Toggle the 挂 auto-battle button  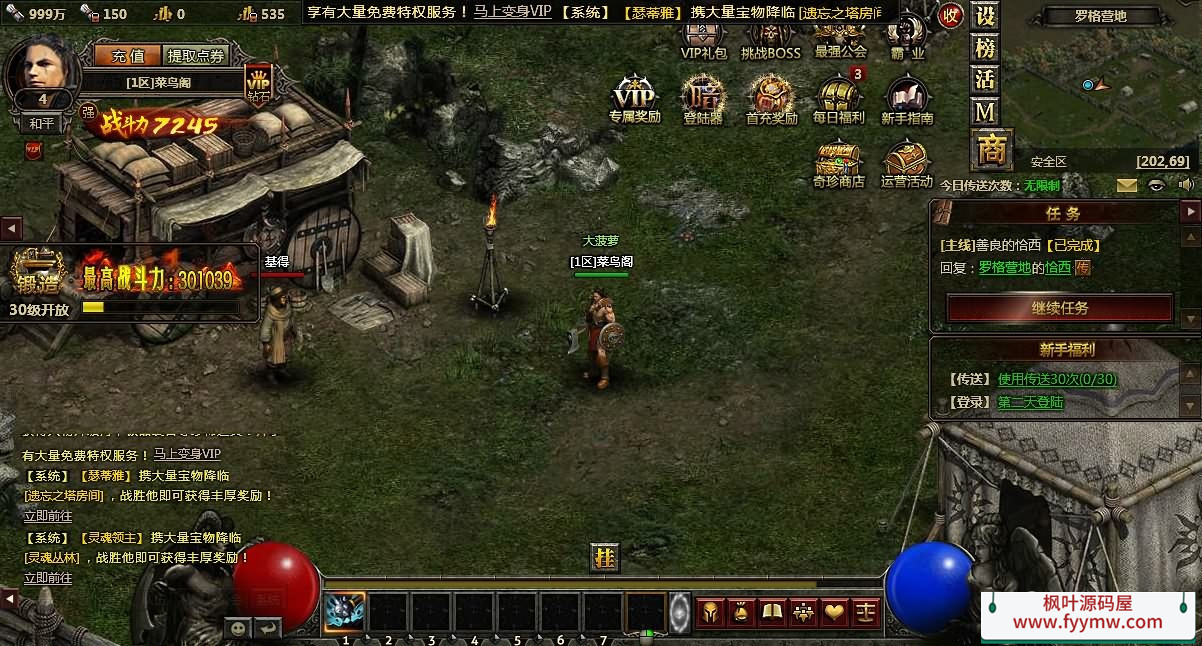tap(604, 558)
